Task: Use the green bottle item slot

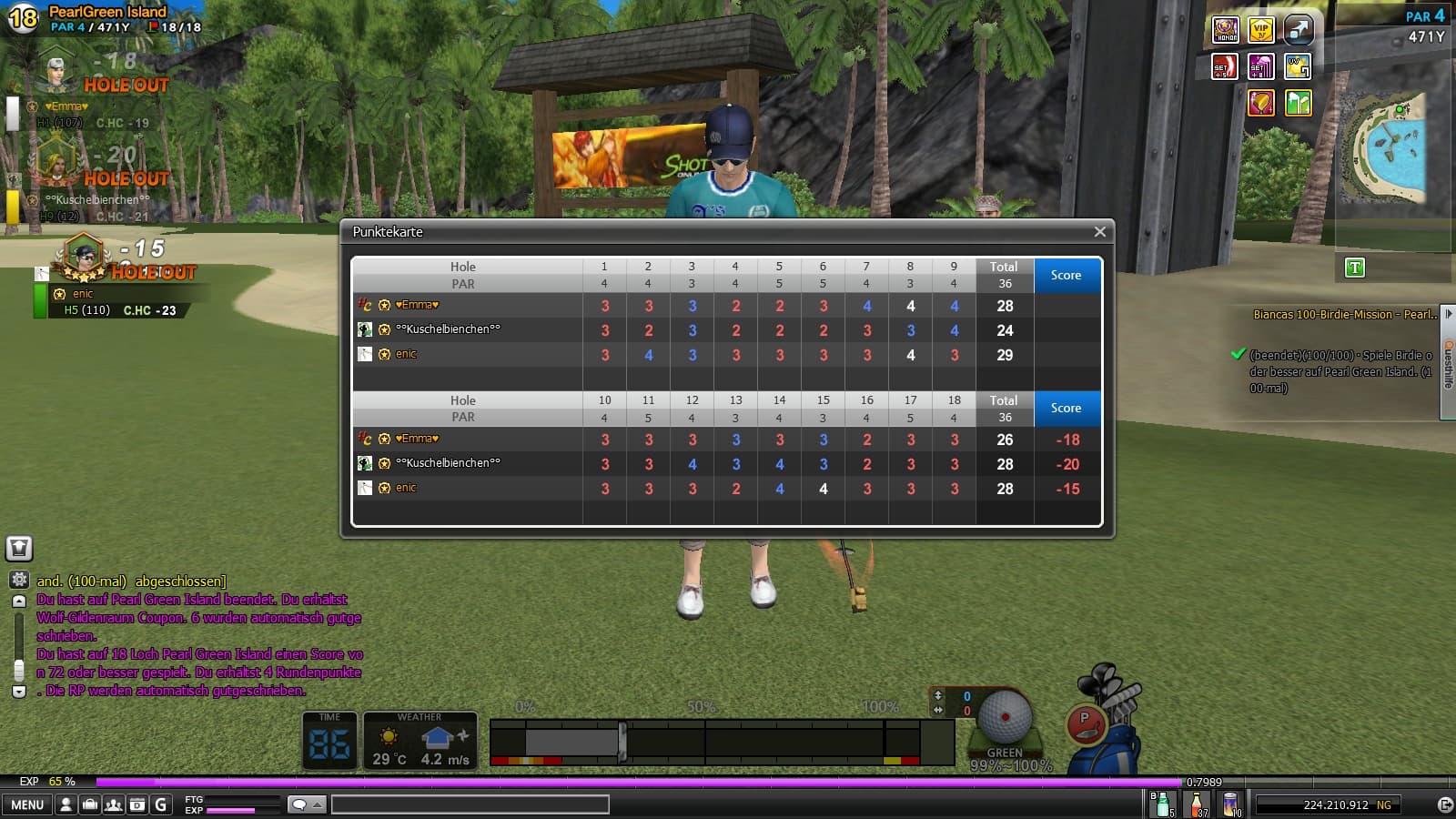Action: coord(1162,804)
